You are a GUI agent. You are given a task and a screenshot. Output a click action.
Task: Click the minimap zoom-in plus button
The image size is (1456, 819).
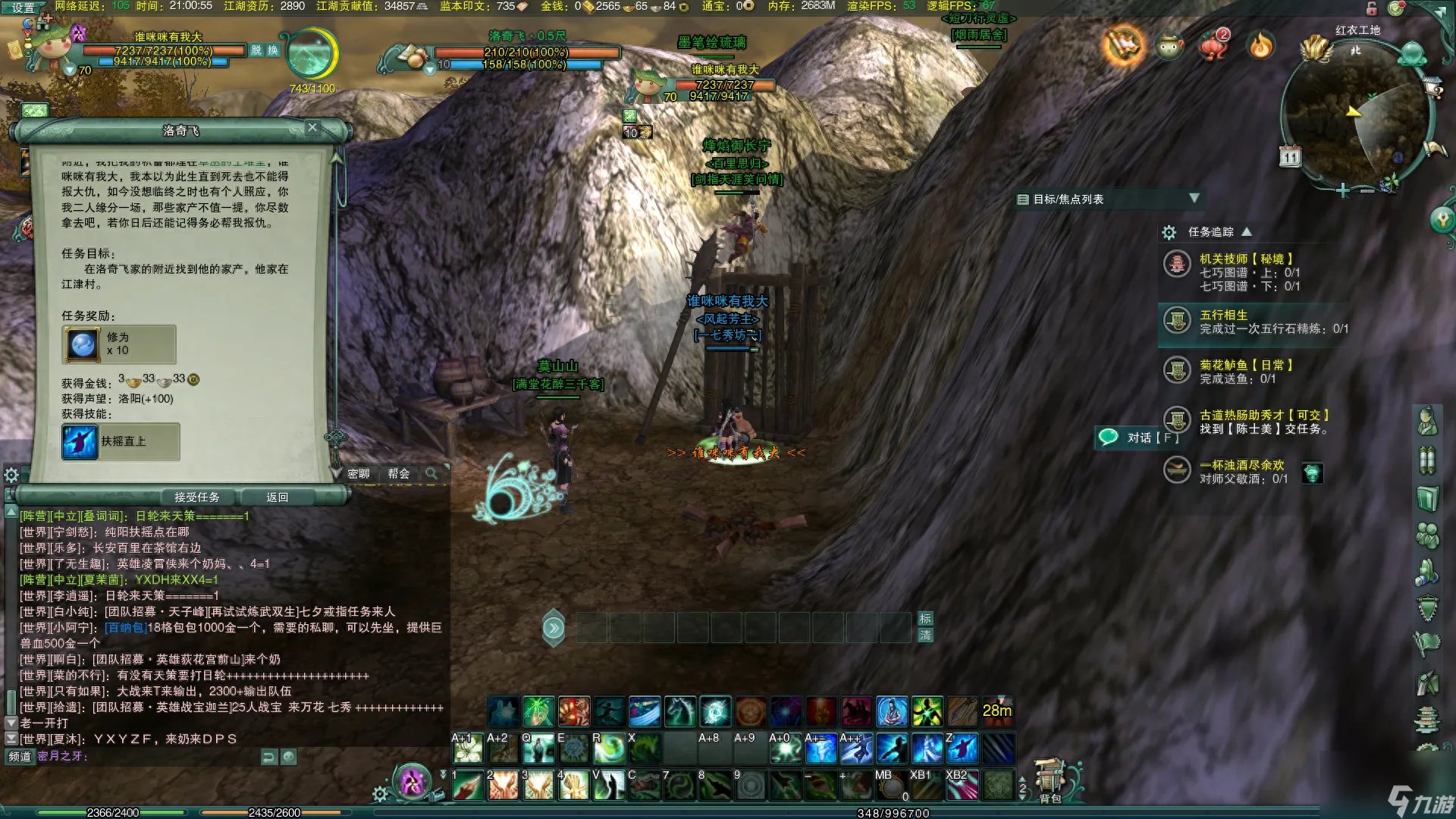(1342, 191)
